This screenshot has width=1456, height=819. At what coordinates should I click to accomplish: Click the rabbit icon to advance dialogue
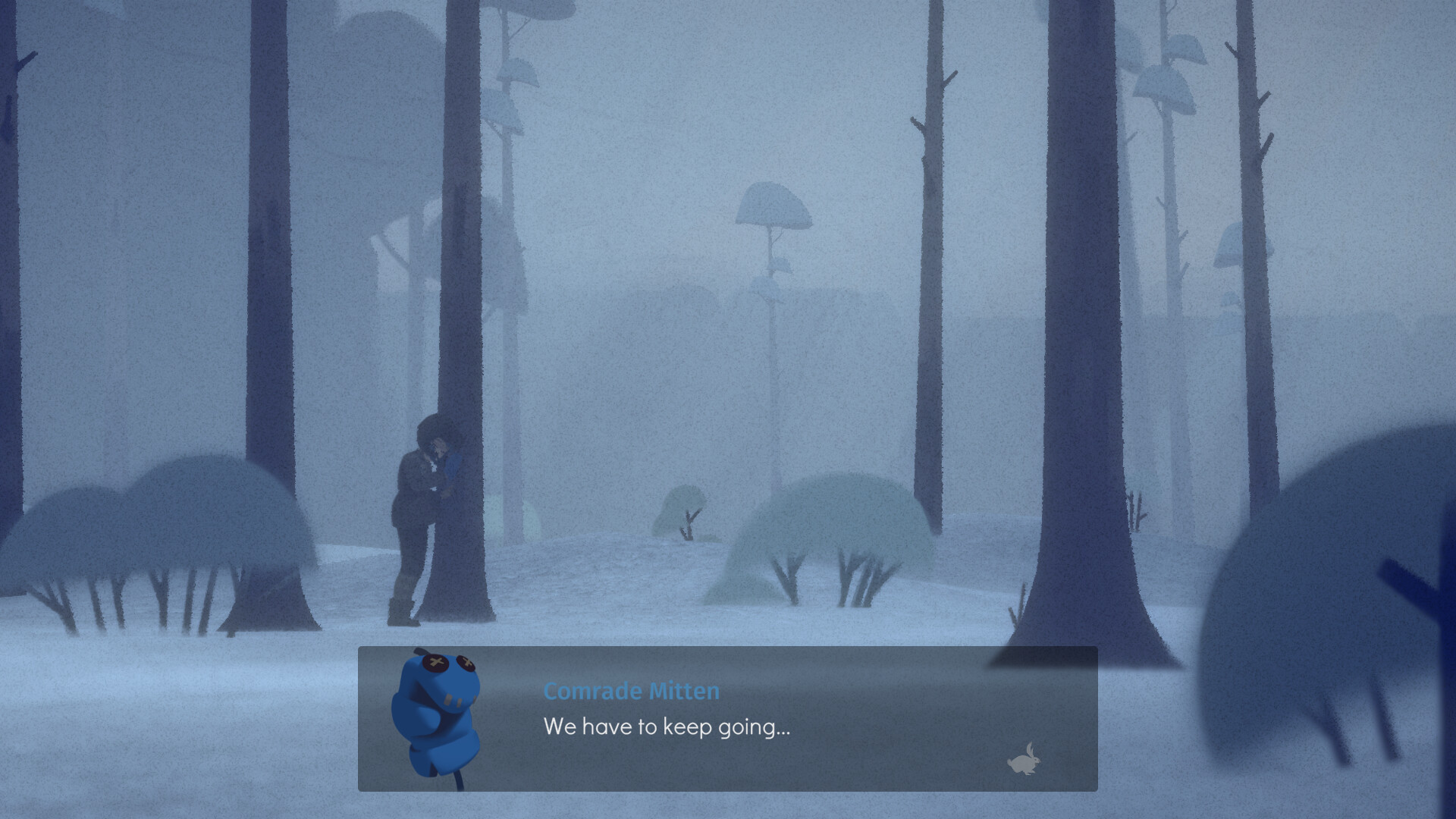(x=1023, y=760)
